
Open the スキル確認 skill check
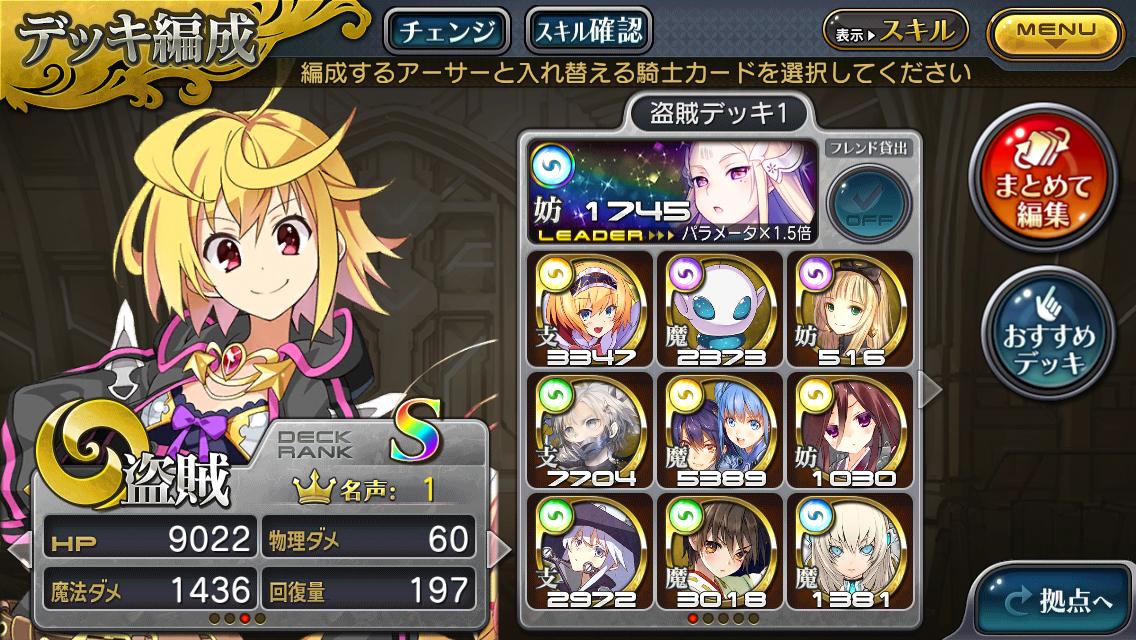click(588, 31)
